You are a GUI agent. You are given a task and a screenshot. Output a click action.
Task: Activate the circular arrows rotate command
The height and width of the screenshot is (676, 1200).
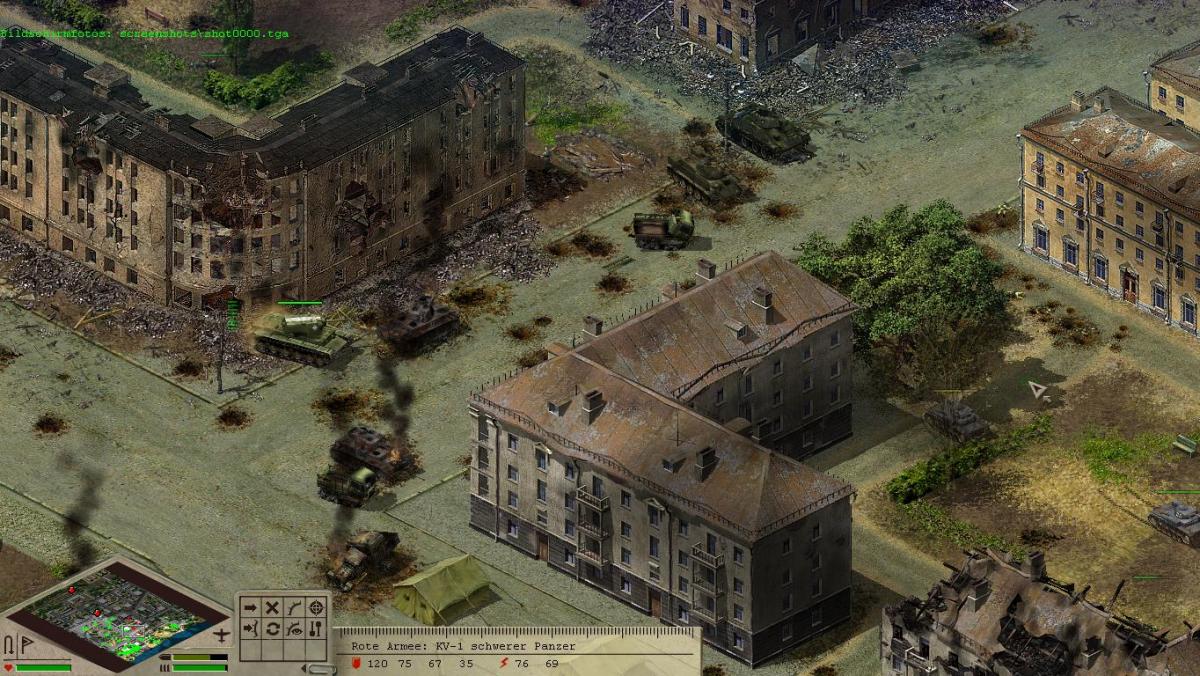click(x=272, y=629)
